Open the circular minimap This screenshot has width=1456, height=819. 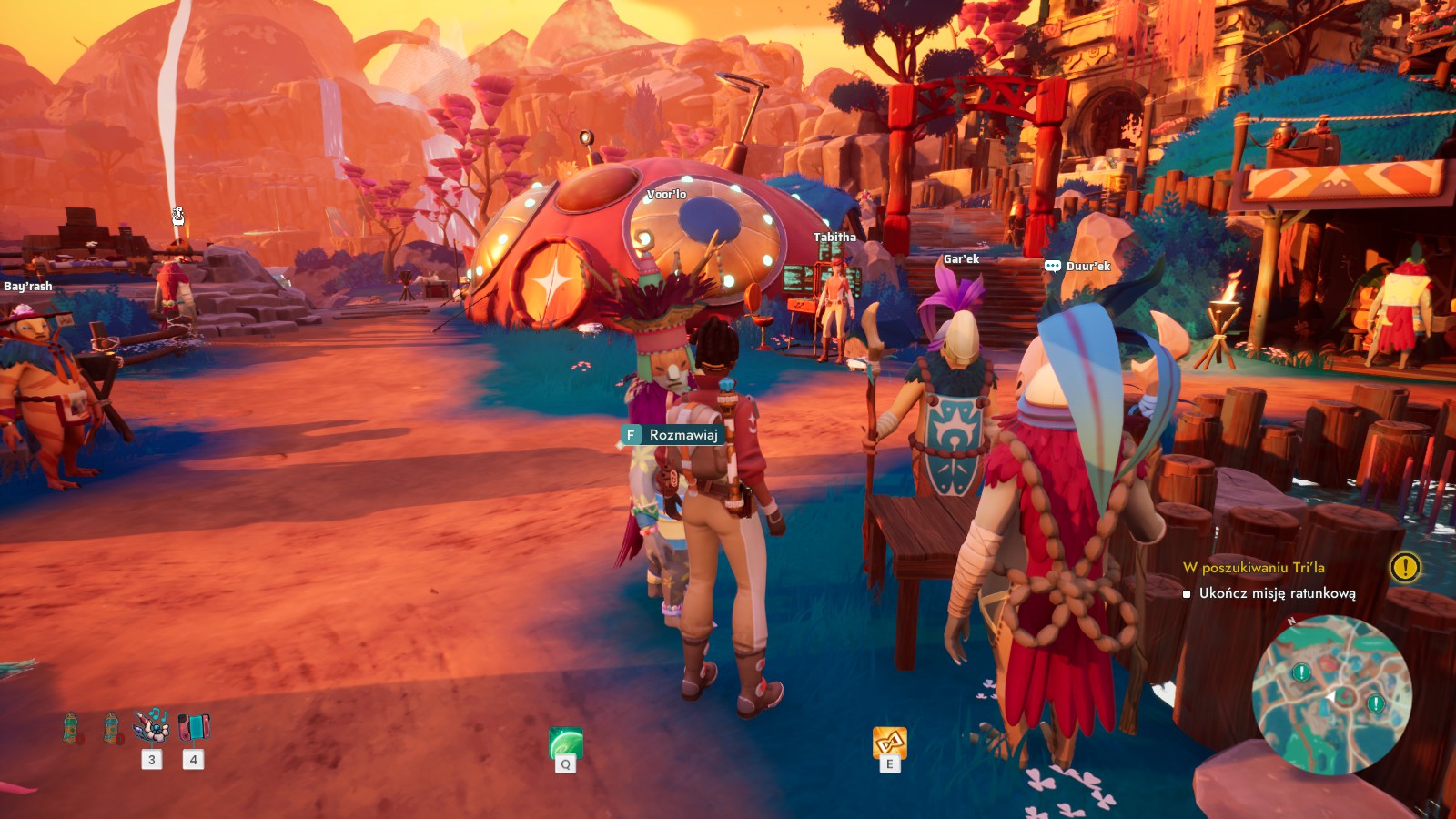1331,695
